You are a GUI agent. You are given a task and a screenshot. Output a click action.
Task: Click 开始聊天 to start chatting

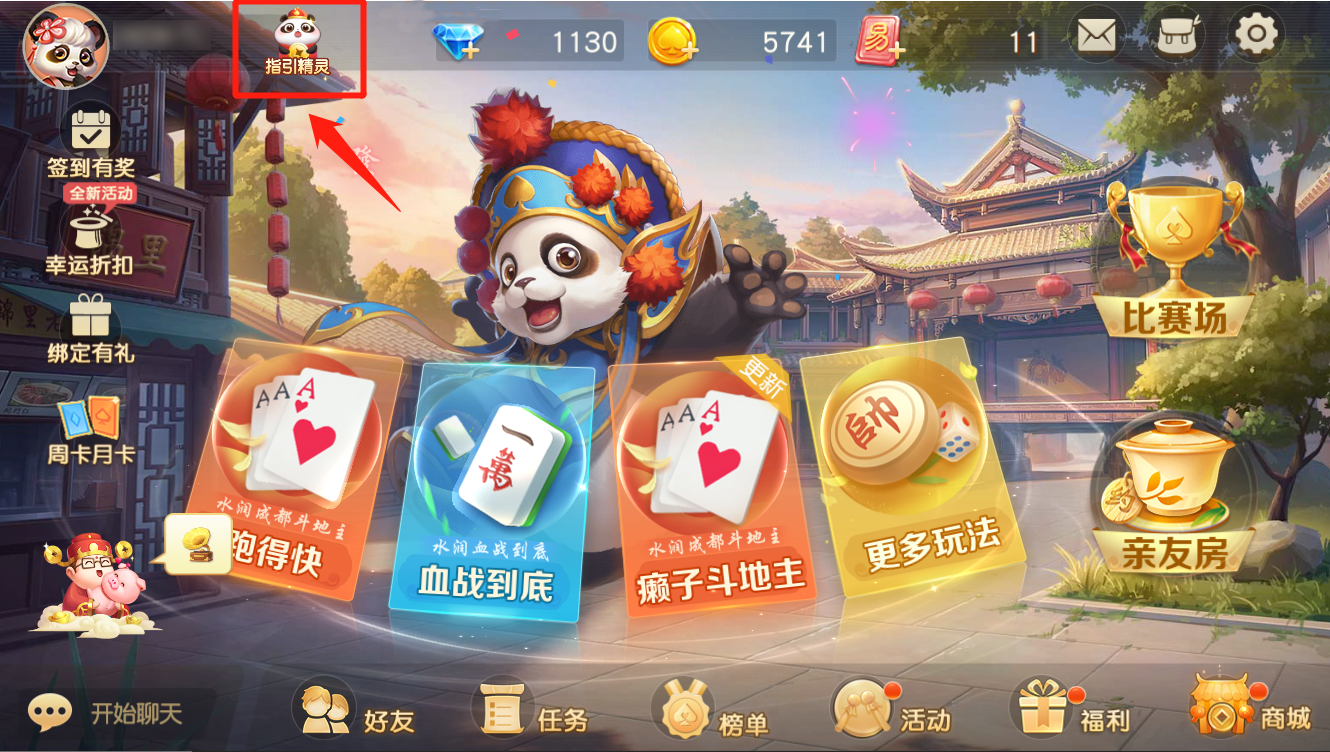pyautogui.click(x=80, y=714)
